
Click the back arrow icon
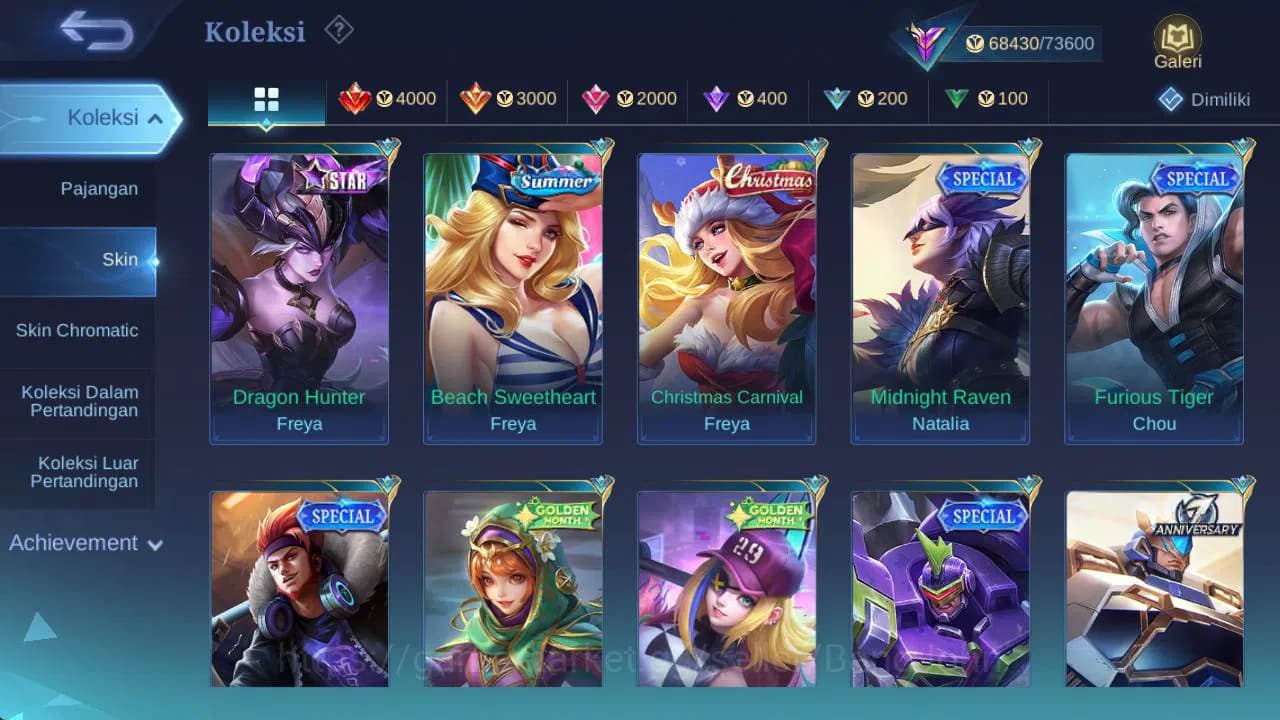pyautogui.click(x=92, y=30)
